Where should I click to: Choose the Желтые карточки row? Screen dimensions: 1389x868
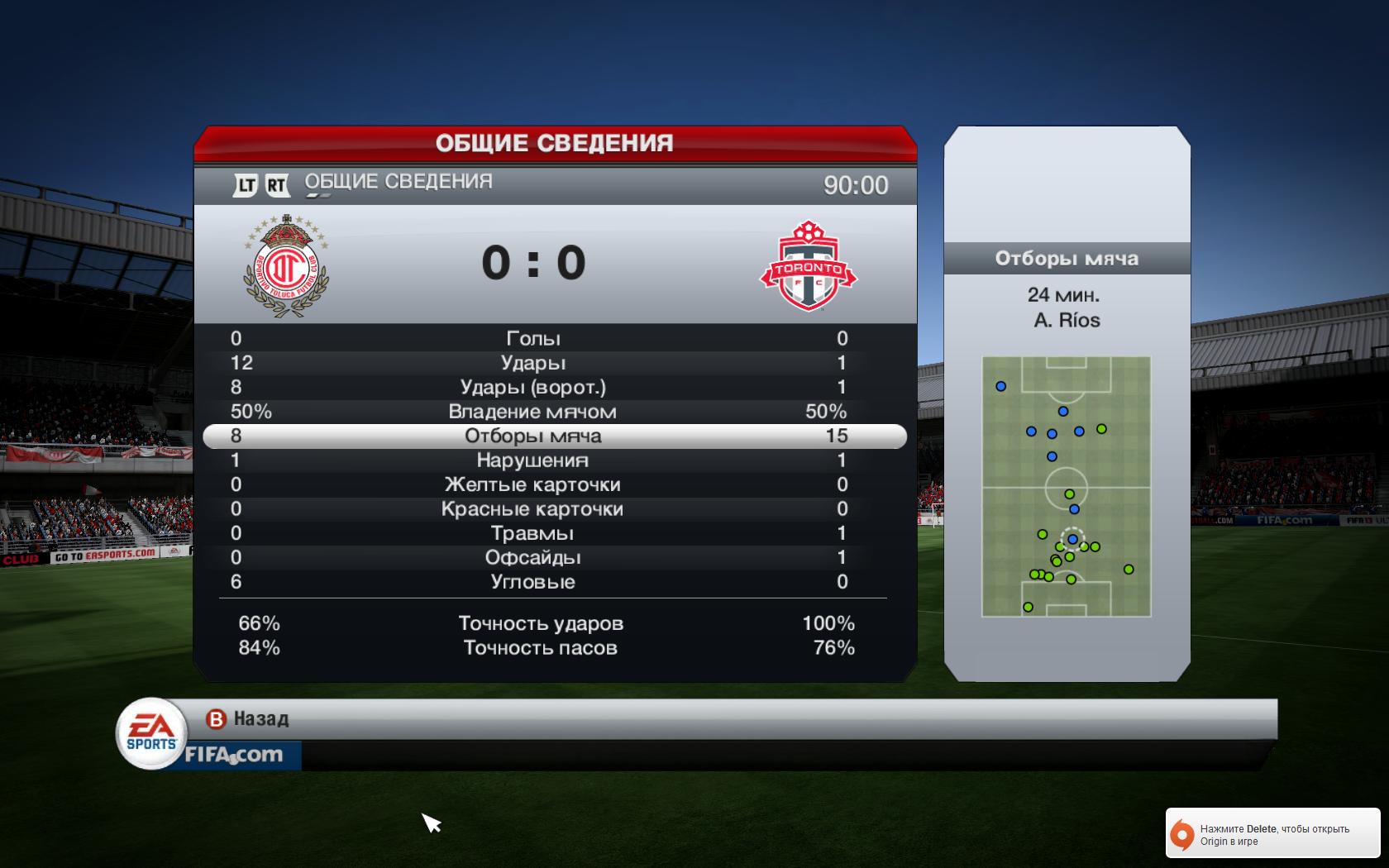533,484
